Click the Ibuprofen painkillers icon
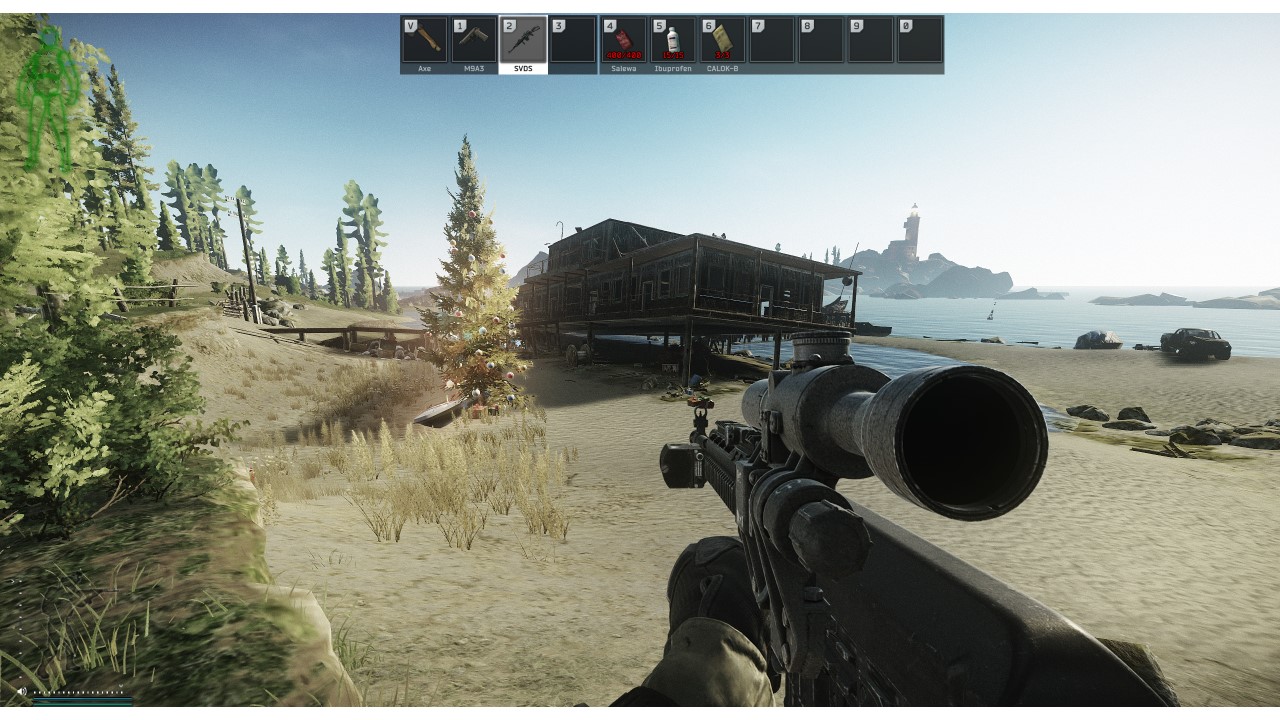The height and width of the screenshot is (720, 1280). (672, 39)
